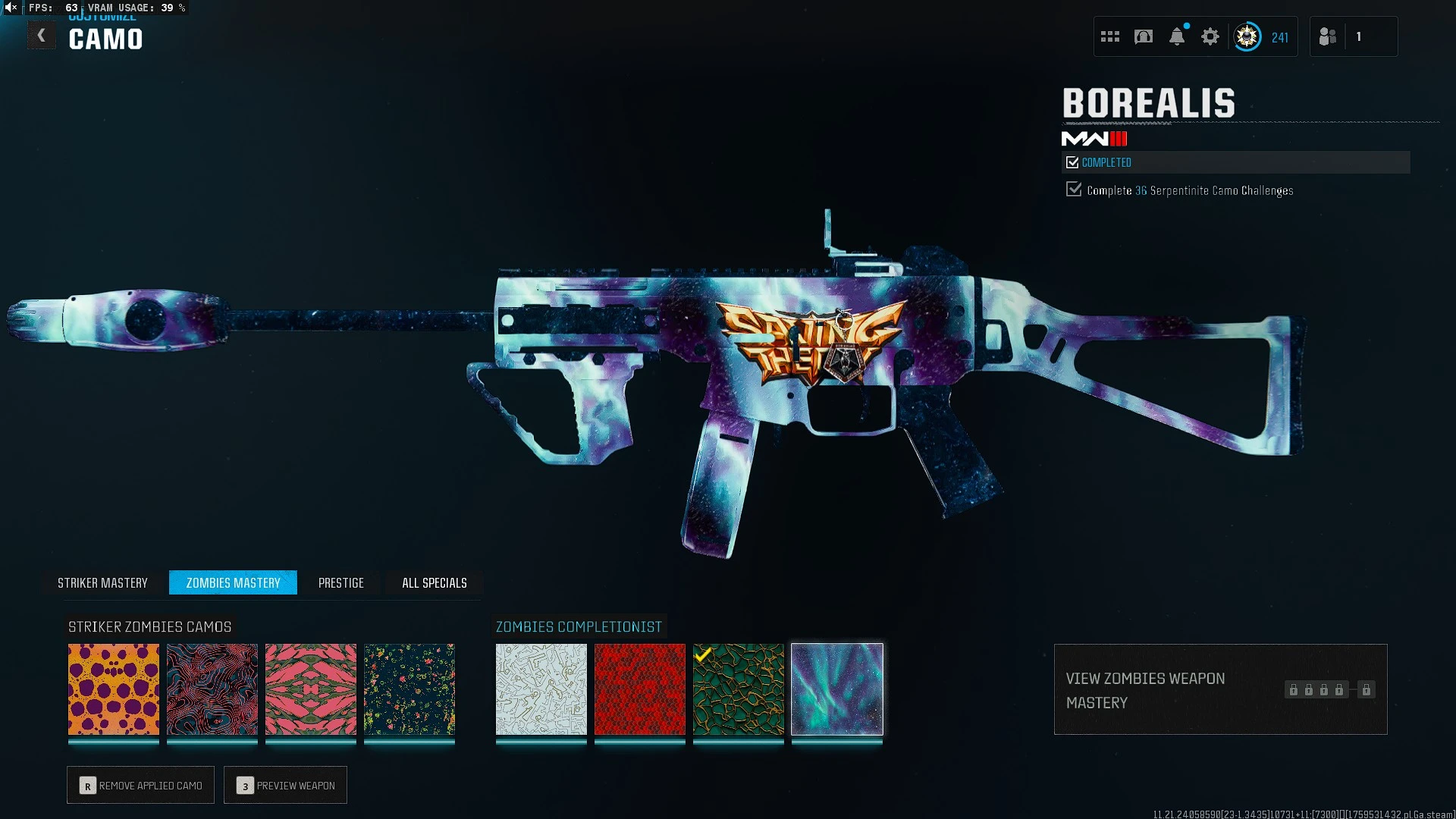Choose the orange and purple spotted camo

click(114, 689)
